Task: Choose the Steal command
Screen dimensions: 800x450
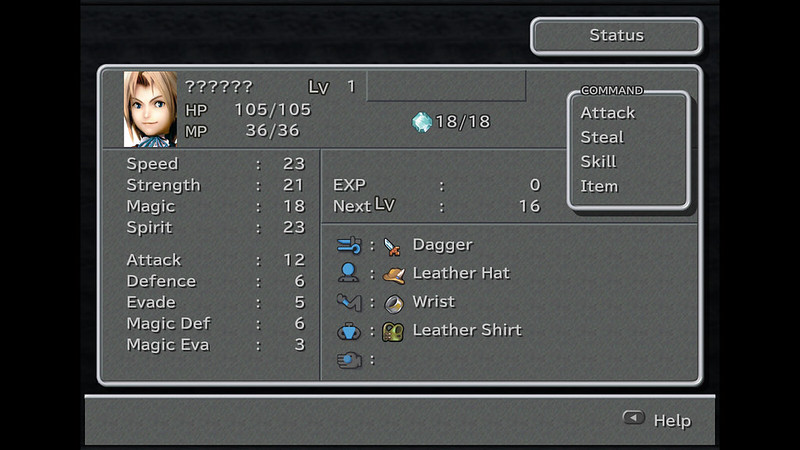Action: tap(602, 137)
